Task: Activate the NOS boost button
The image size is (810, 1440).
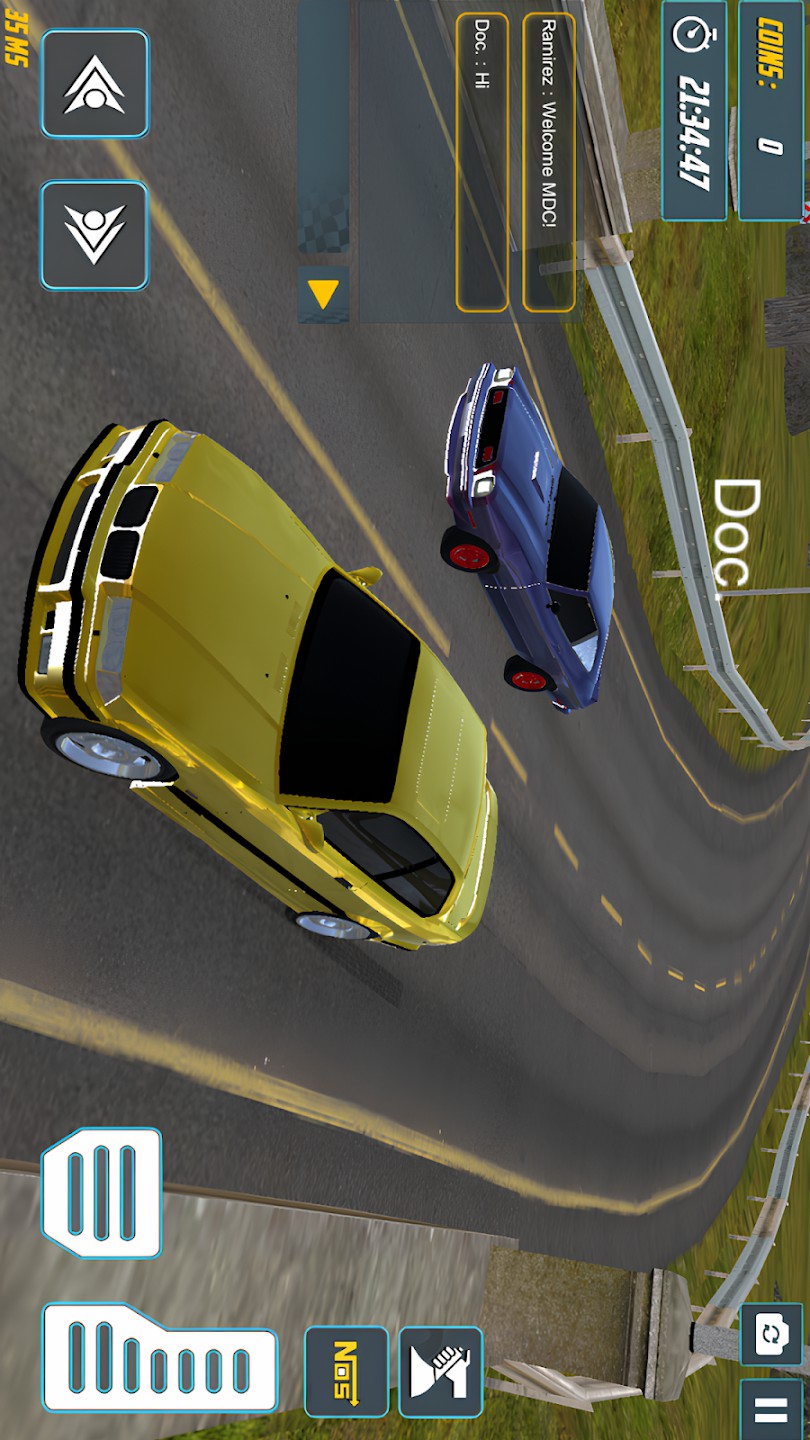Action: [x=346, y=1371]
